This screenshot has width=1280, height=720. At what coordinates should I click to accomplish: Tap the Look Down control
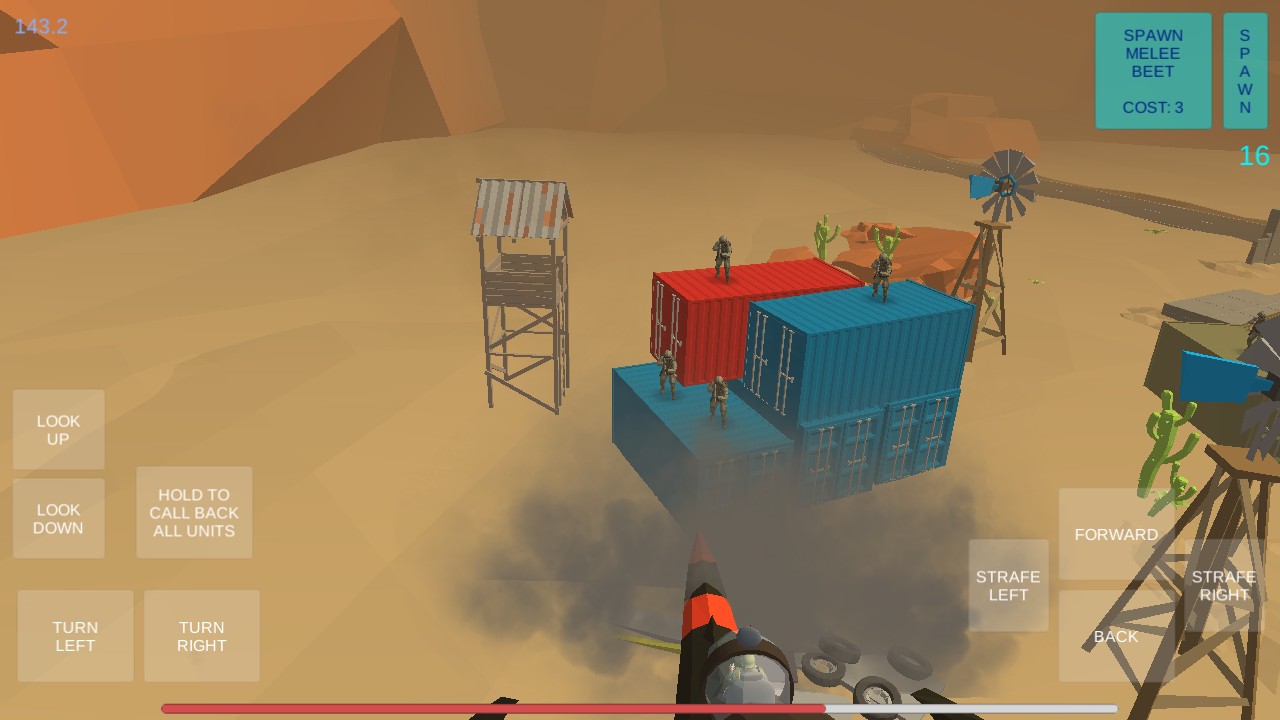pos(59,518)
